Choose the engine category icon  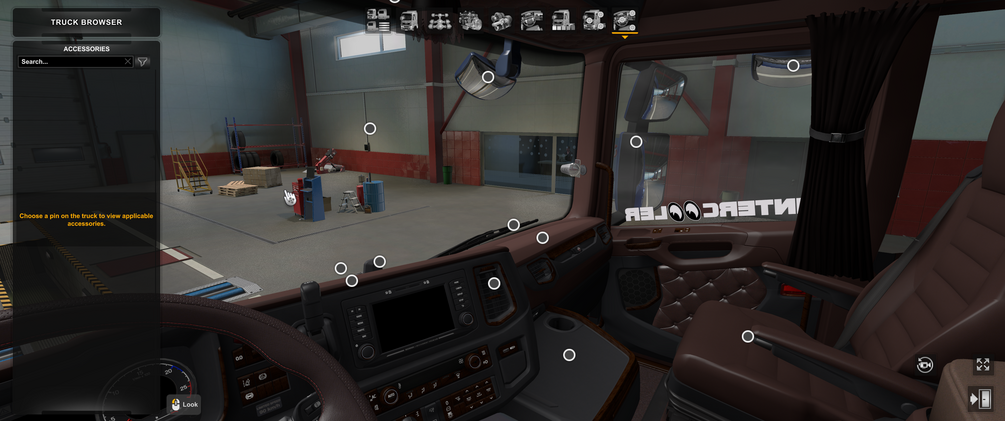[470, 19]
